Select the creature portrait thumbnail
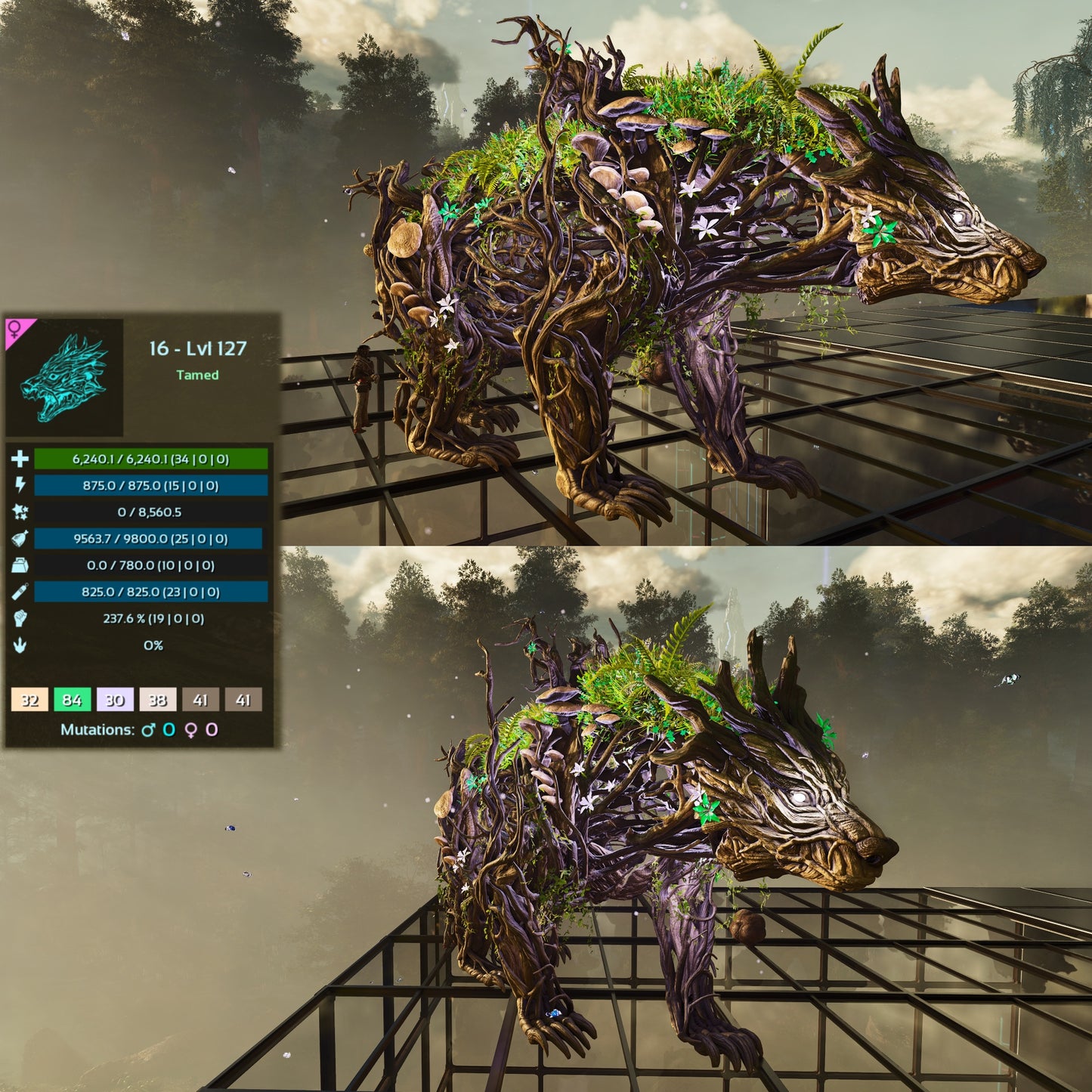 [64, 377]
